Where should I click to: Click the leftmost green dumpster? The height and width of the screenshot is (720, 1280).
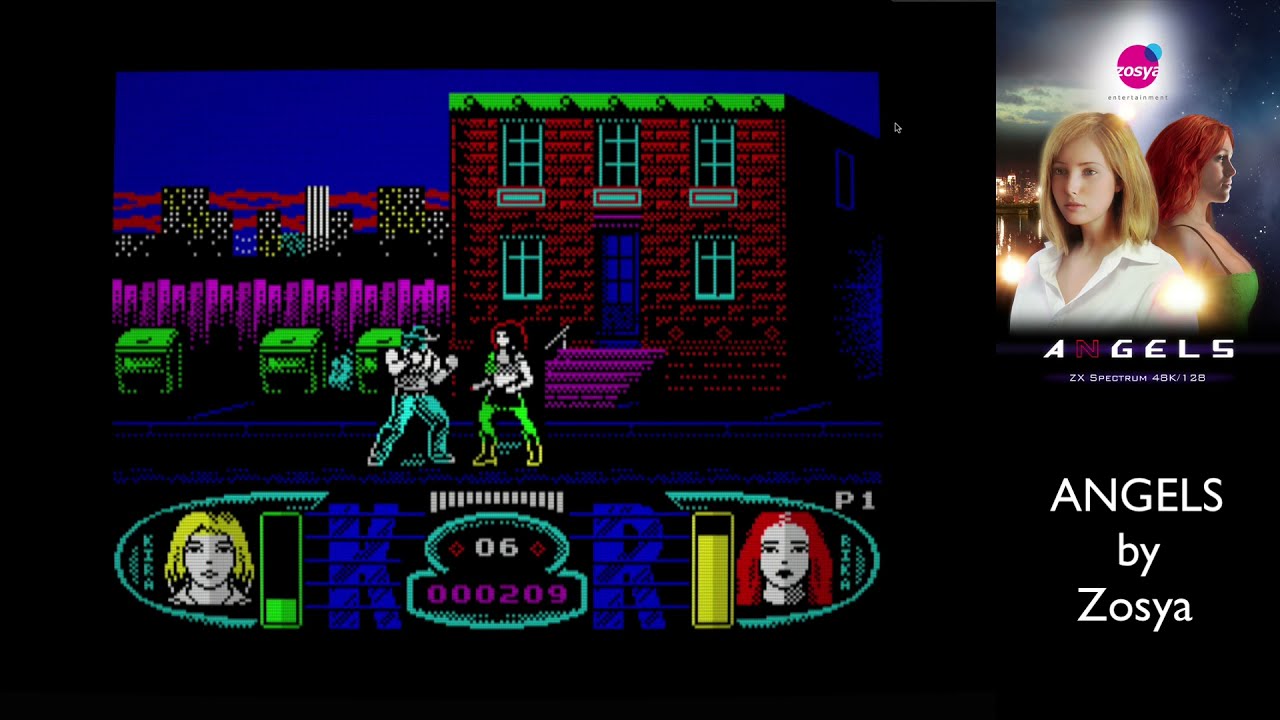tap(146, 360)
